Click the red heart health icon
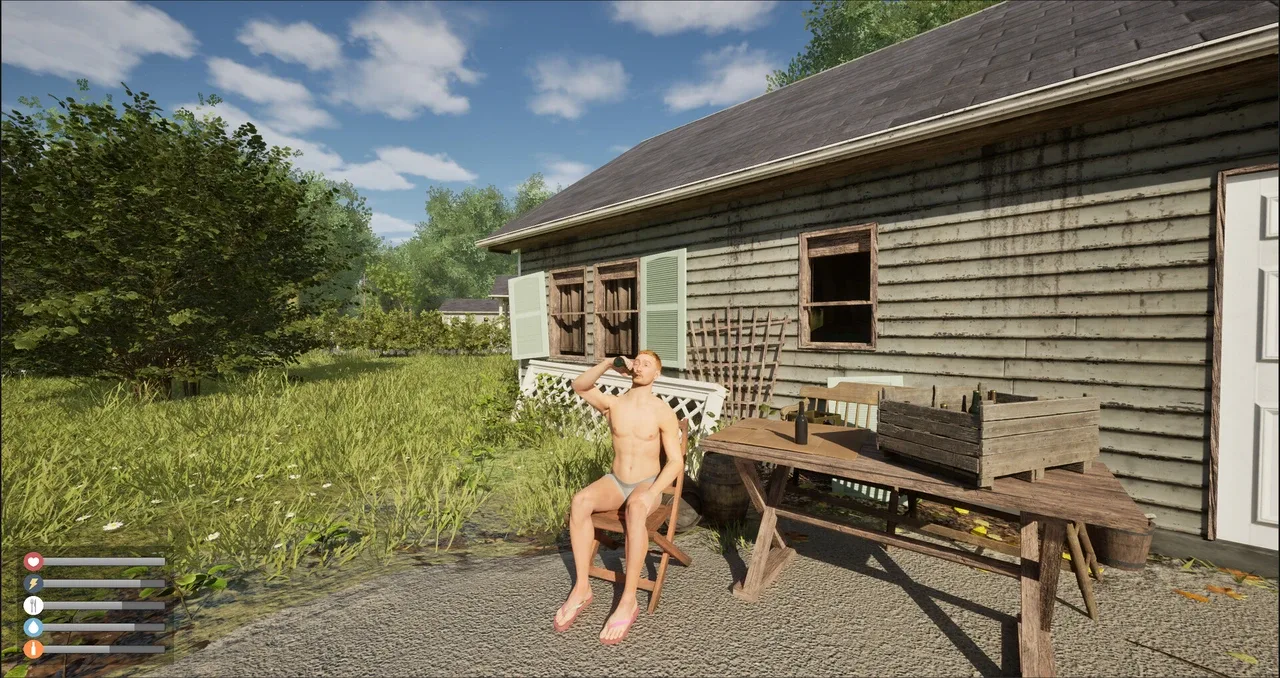The width and height of the screenshot is (1280, 678). tap(33, 561)
